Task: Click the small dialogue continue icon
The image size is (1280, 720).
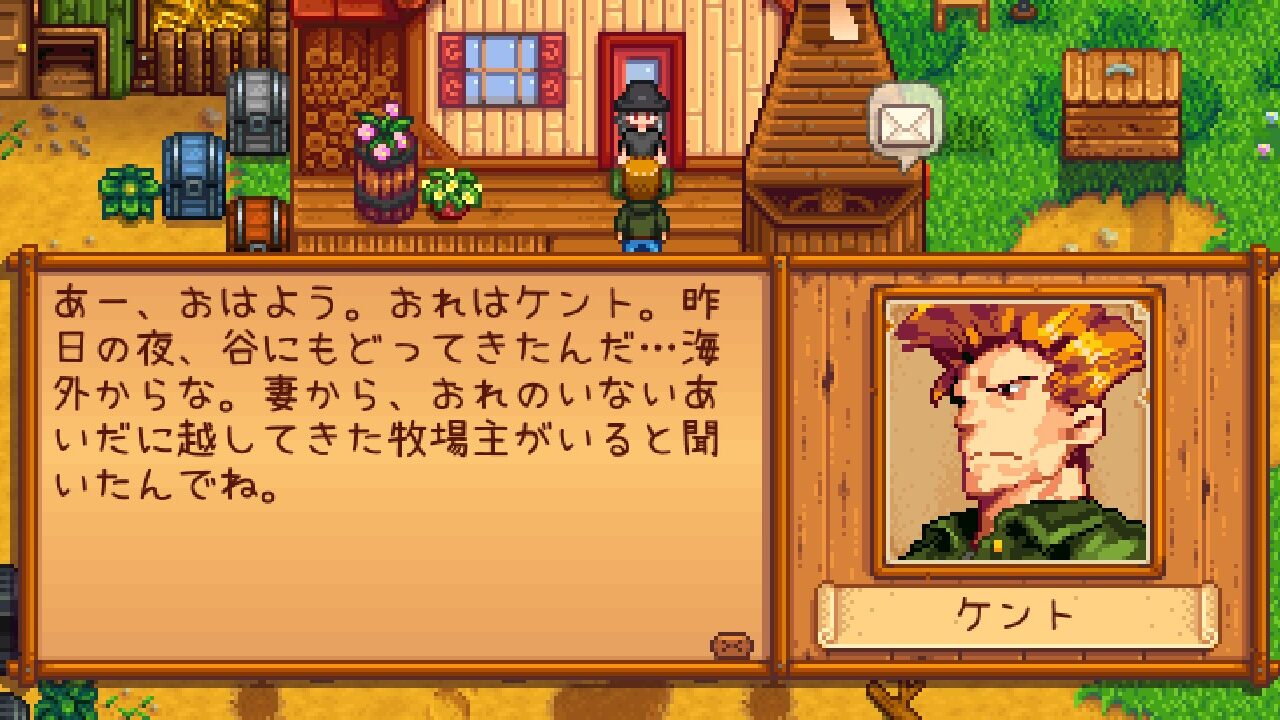Action: tap(731, 645)
